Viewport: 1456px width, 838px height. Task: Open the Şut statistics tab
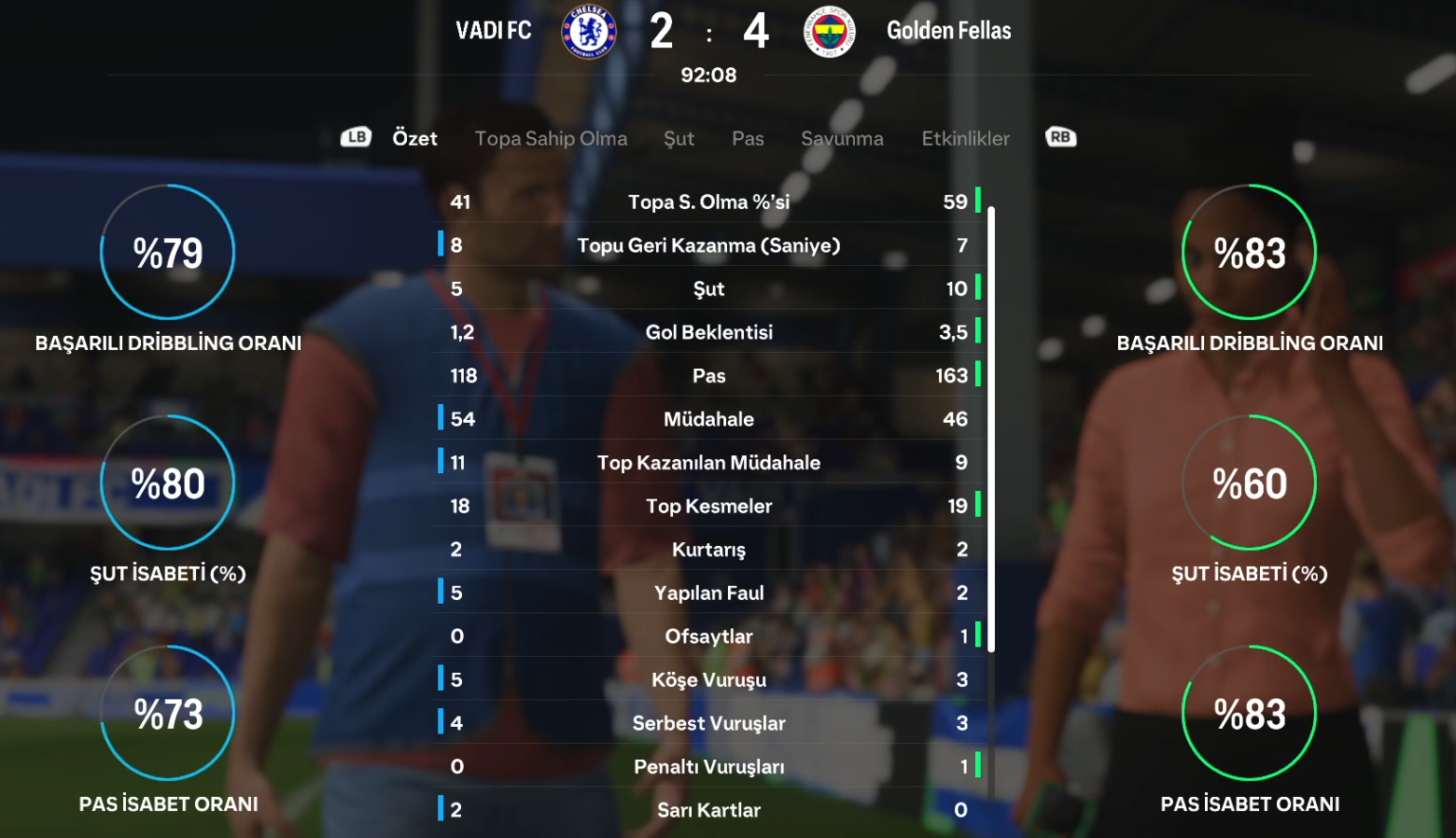(679, 138)
